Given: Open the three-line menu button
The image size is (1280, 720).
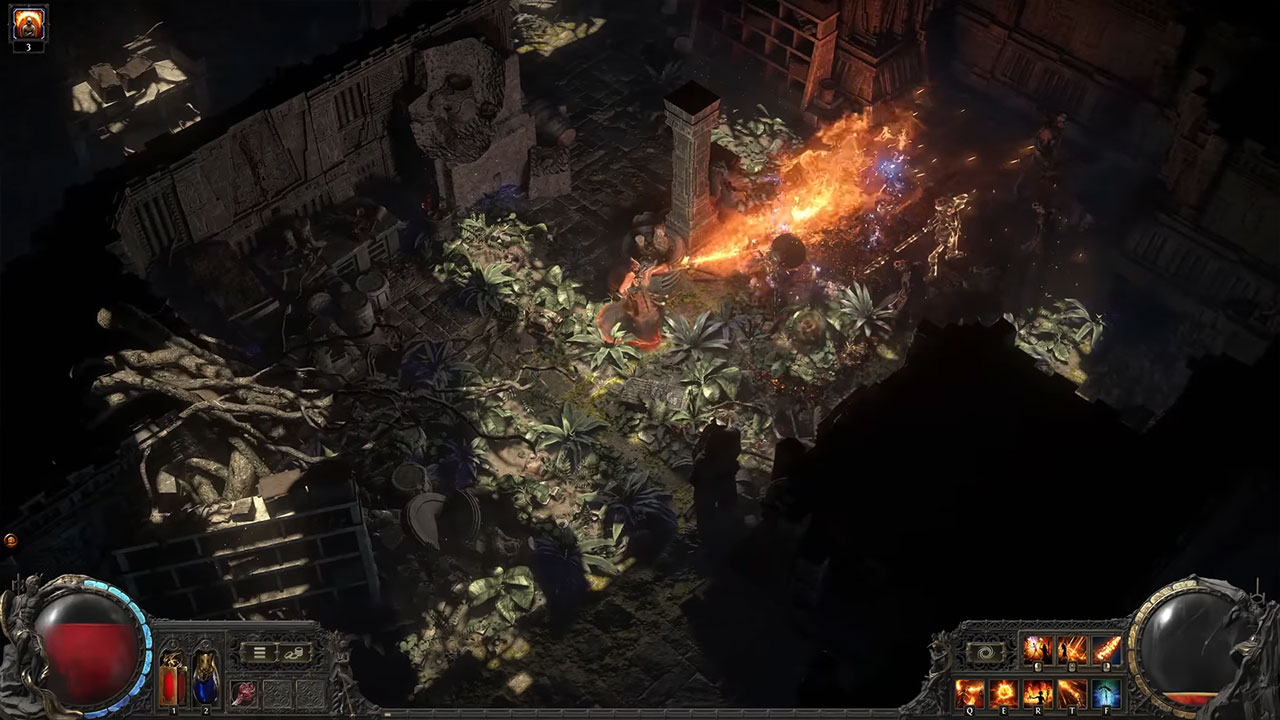Looking at the screenshot, I should (x=258, y=653).
